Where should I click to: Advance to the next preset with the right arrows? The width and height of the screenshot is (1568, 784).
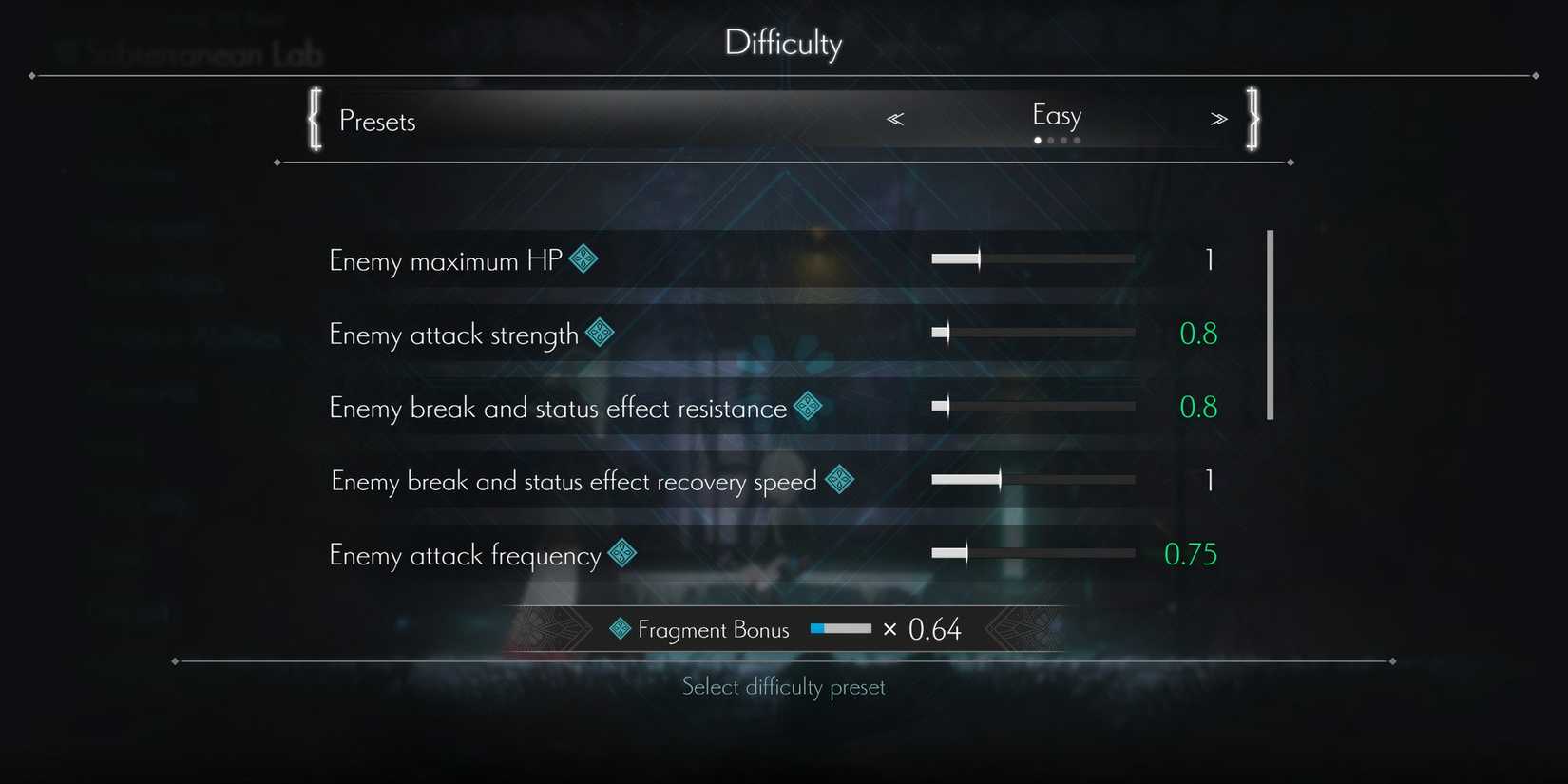click(1219, 118)
